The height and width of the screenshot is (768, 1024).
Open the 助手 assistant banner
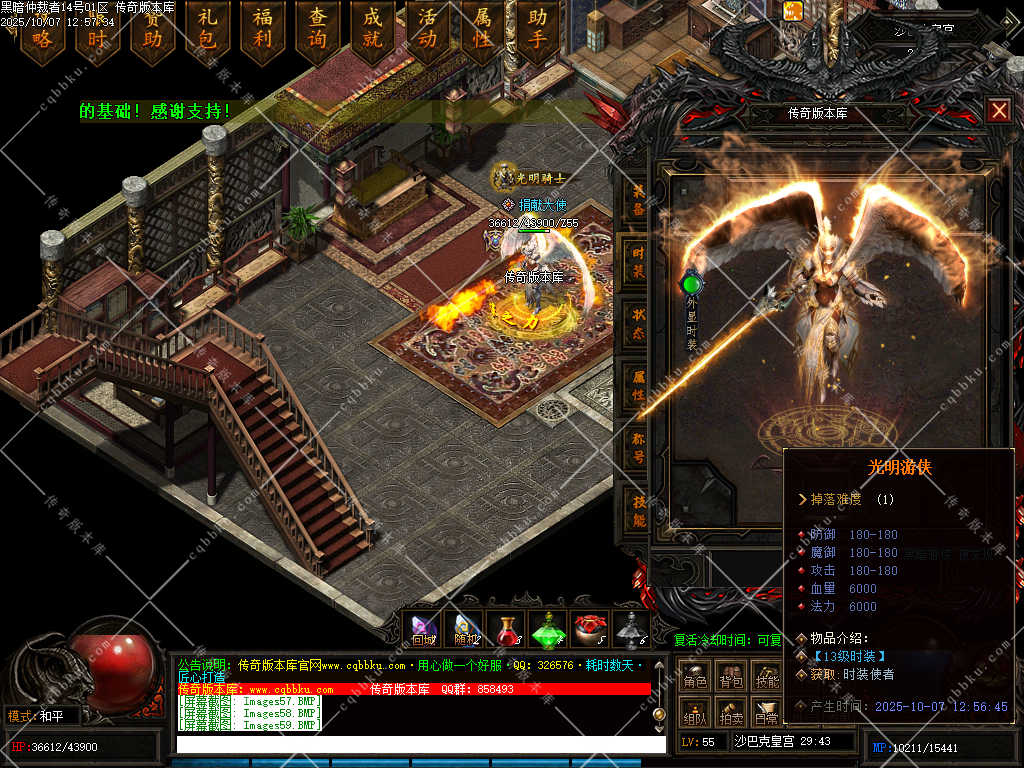(538, 30)
